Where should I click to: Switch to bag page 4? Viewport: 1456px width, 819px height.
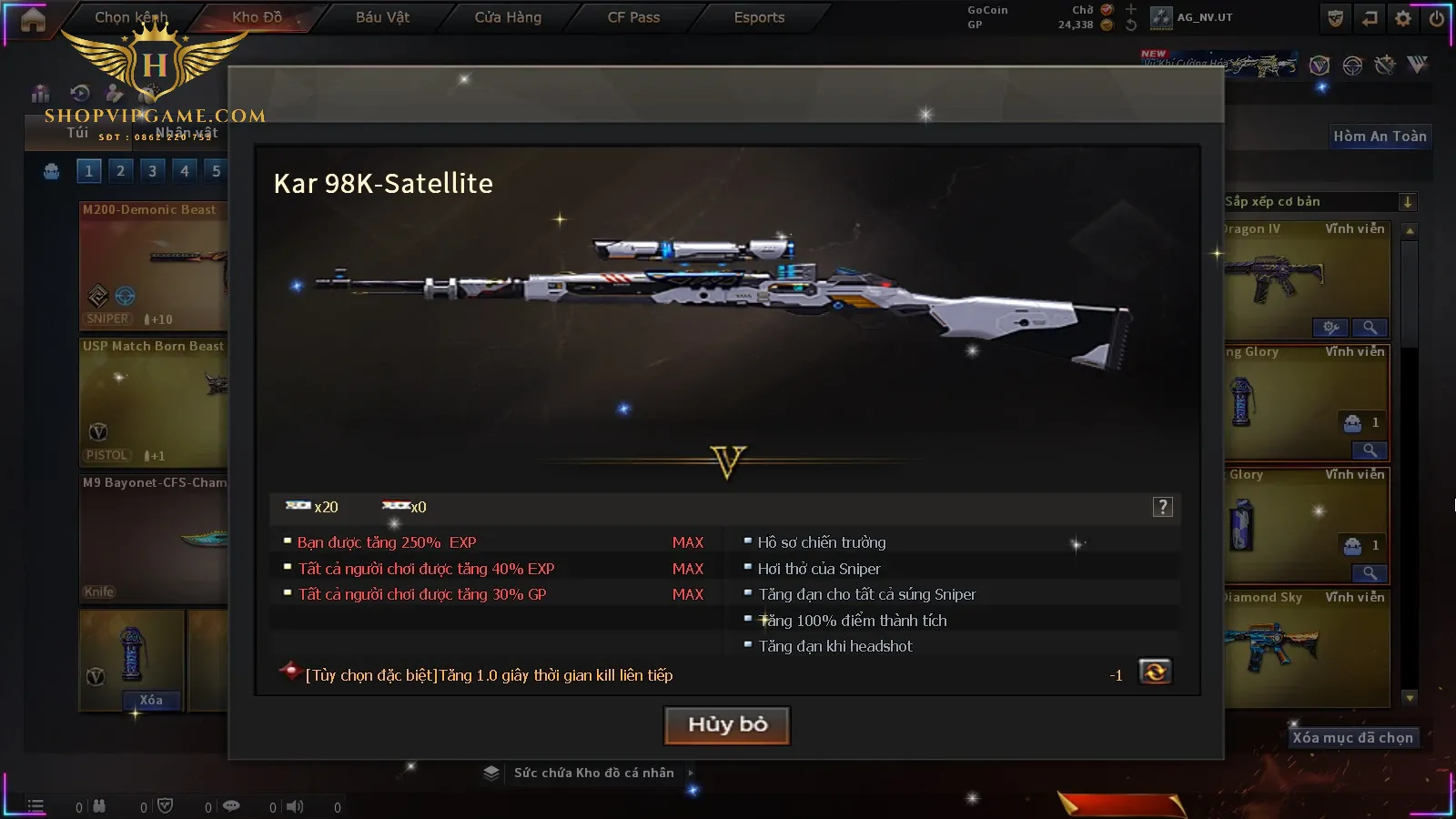185,170
